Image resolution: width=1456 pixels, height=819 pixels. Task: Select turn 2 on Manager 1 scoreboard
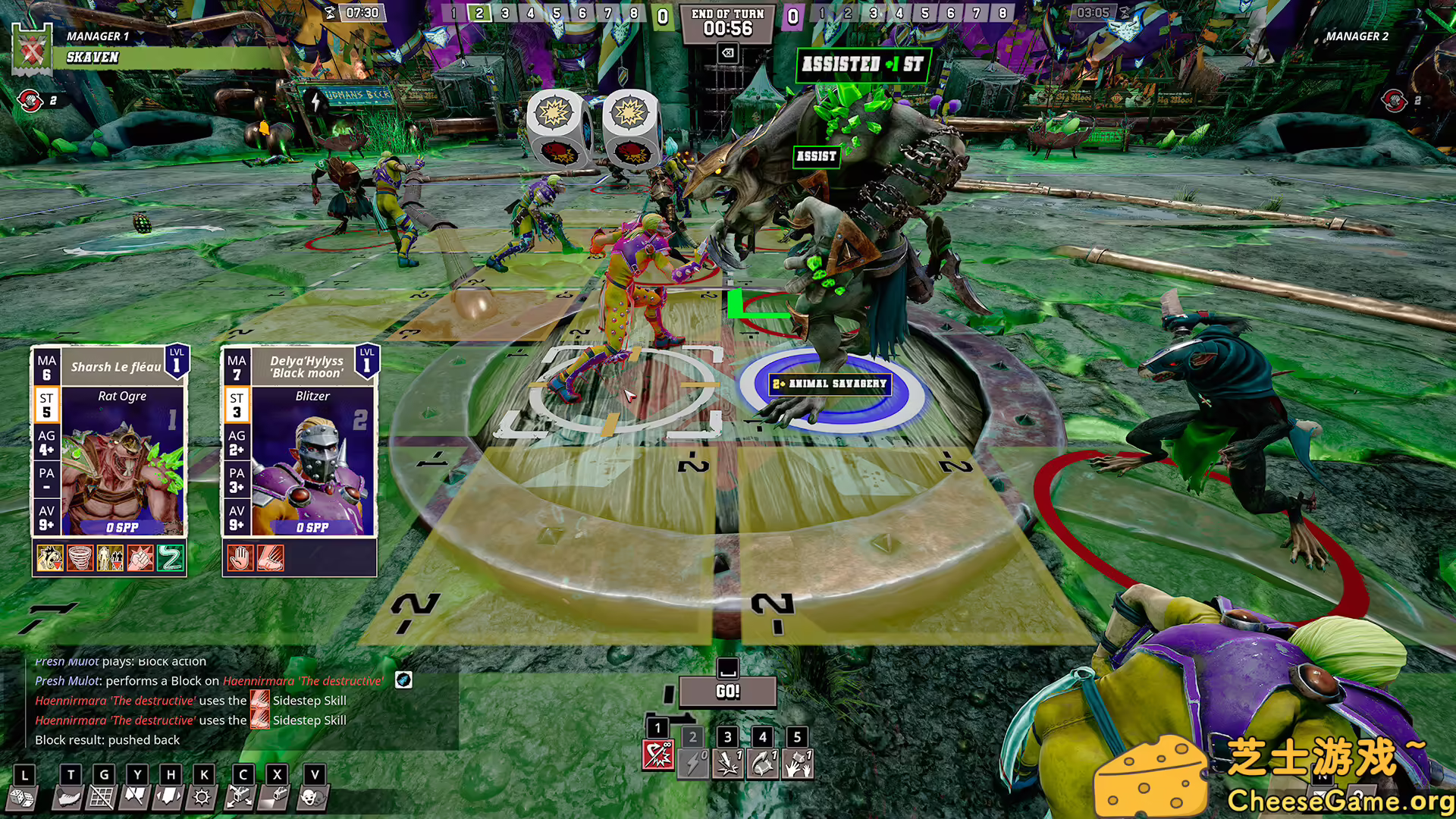coord(479,13)
